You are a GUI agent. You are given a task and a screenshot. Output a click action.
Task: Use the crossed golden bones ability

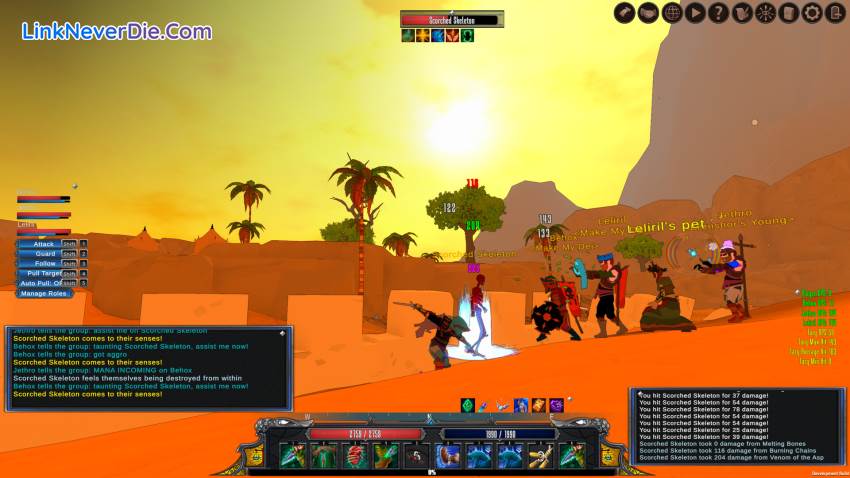coord(541,456)
